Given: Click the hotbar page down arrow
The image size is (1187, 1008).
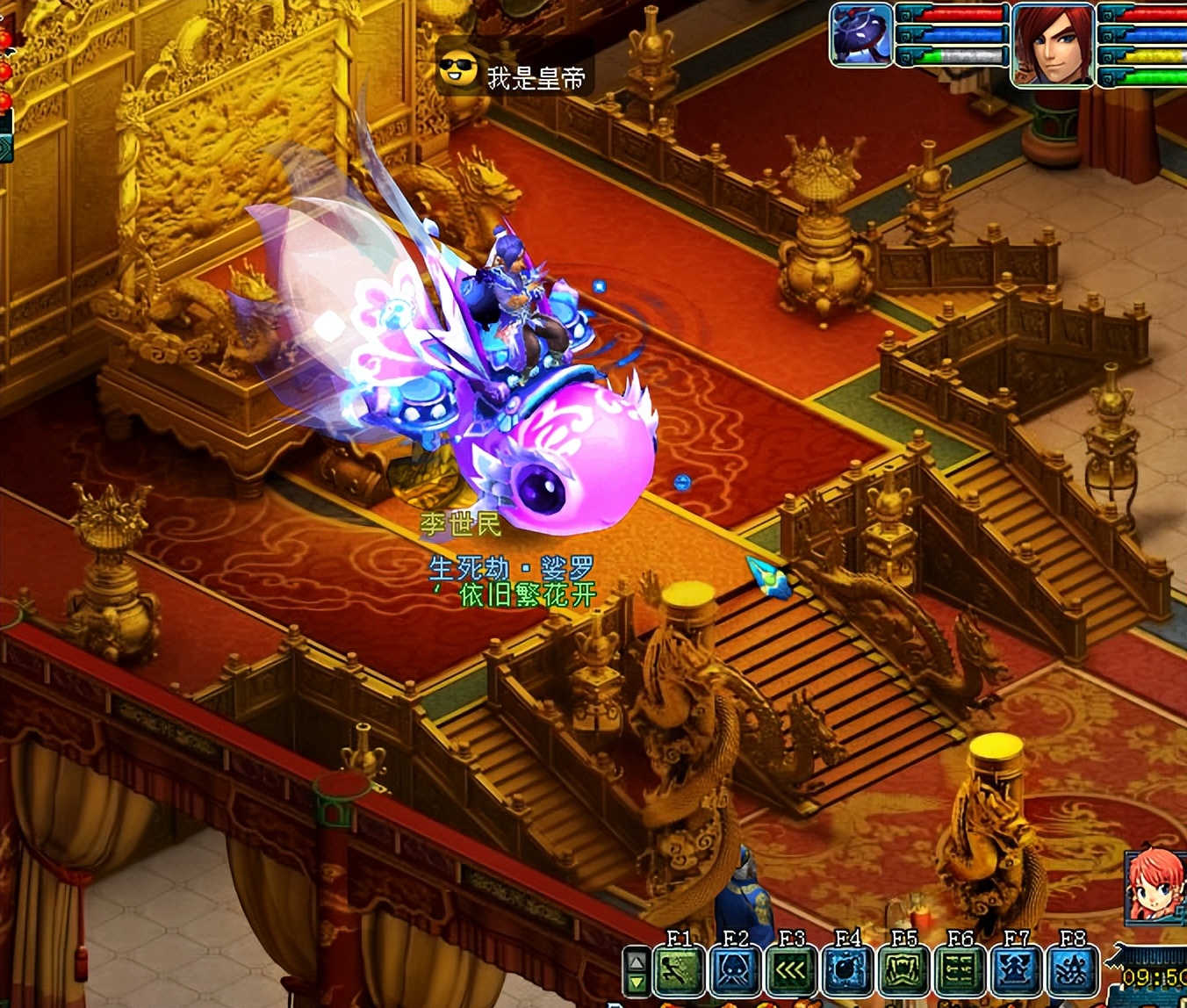Looking at the screenshot, I should click(x=637, y=982).
